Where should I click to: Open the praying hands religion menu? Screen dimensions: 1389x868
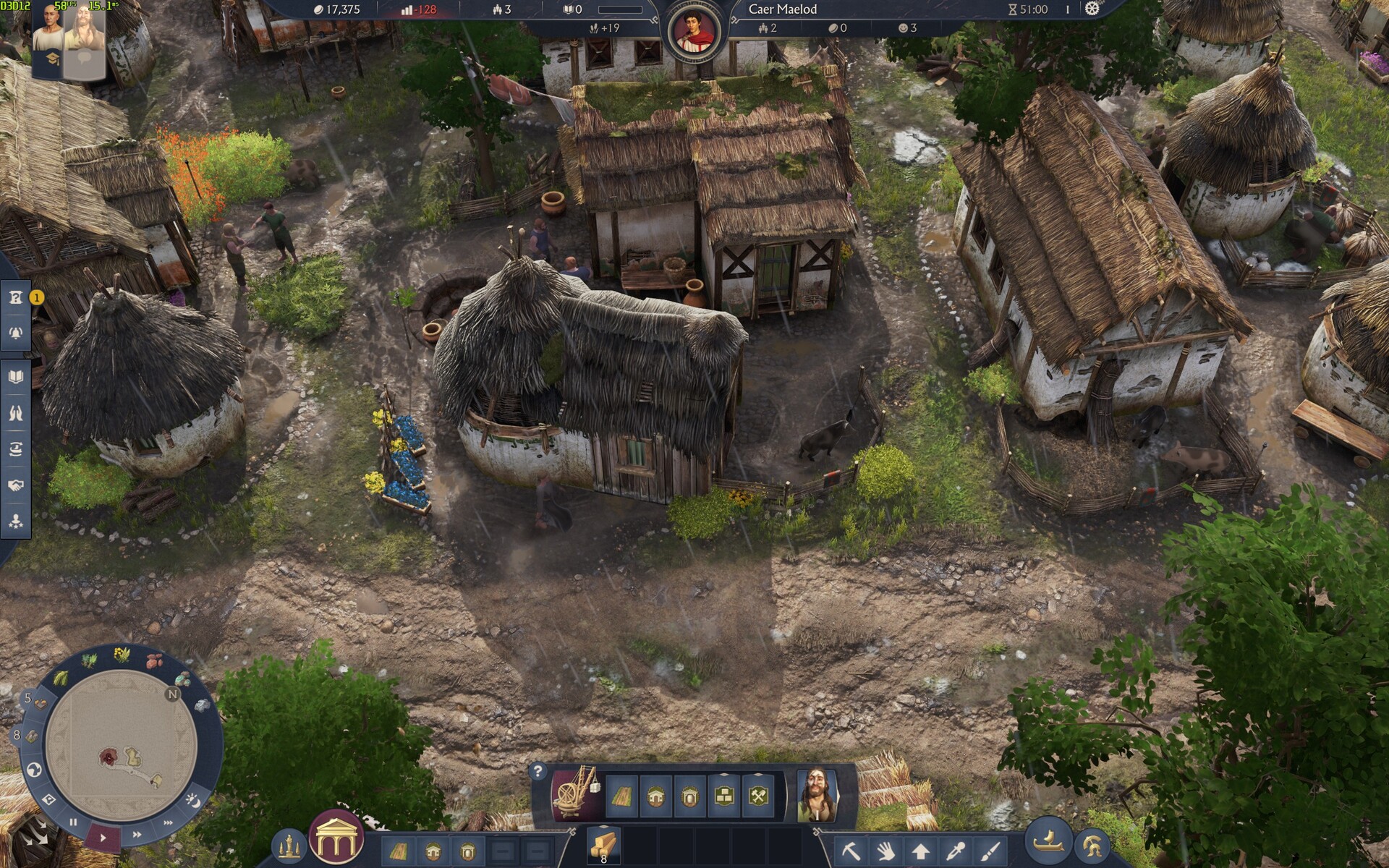(16, 413)
